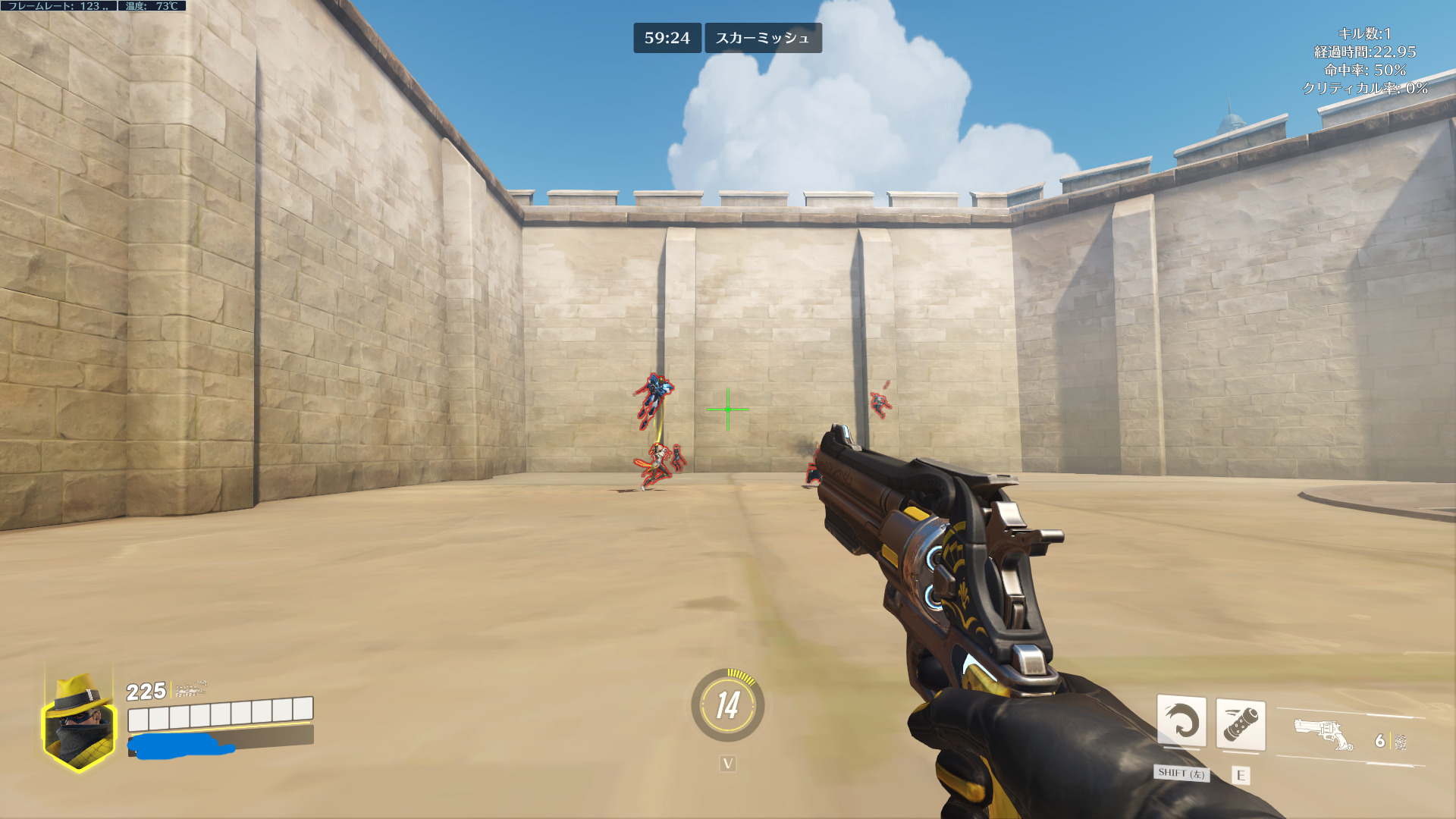The image size is (1456, 819).
Task: Click the Skirmish game mode label
Action: point(763,38)
